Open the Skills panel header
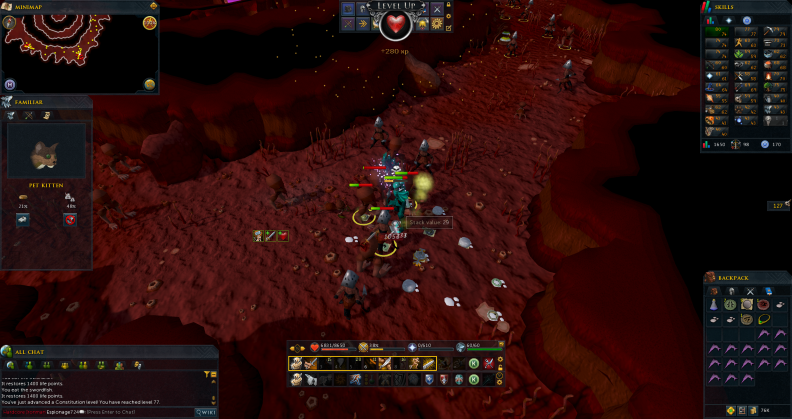The width and height of the screenshot is (792, 419). [725, 7]
